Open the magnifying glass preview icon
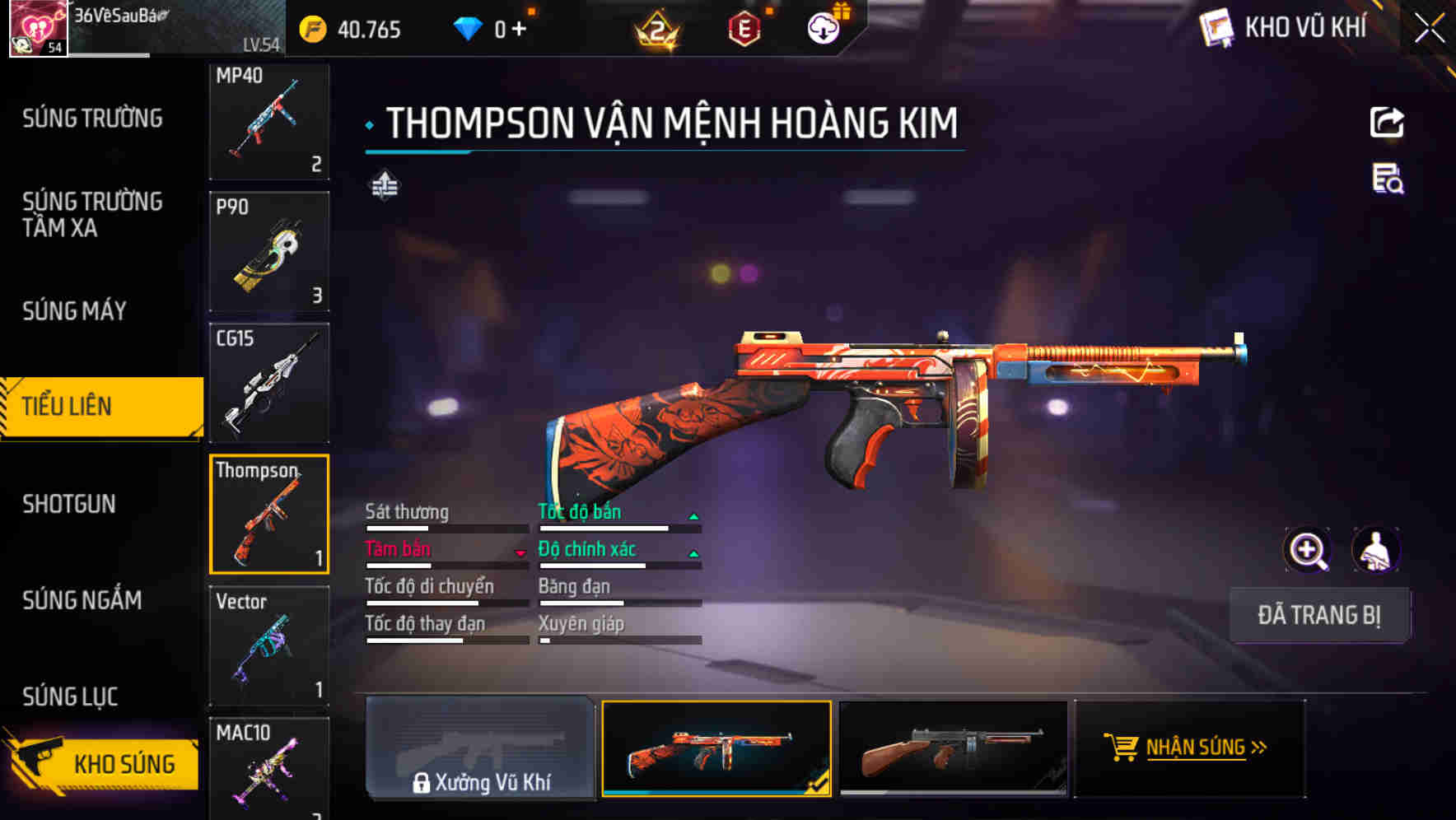Viewport: 1456px width, 820px height. [x=1309, y=549]
